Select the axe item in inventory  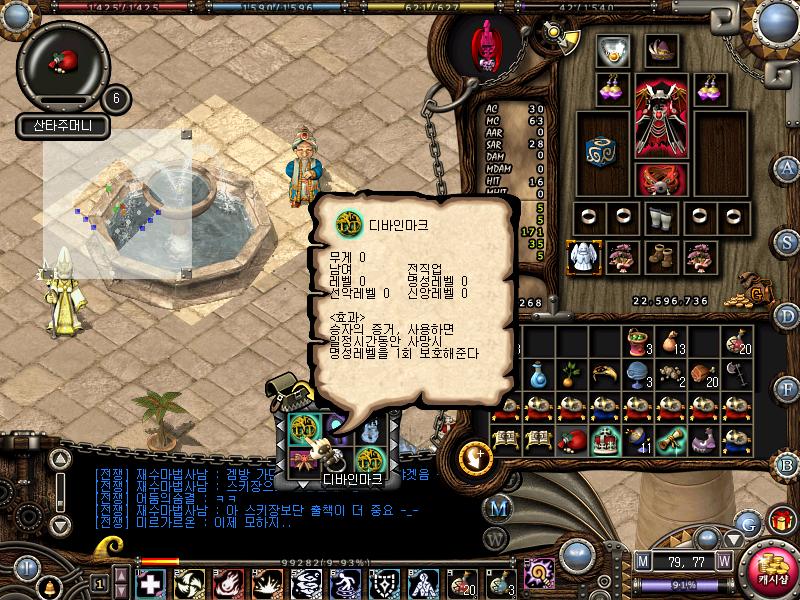(736, 374)
